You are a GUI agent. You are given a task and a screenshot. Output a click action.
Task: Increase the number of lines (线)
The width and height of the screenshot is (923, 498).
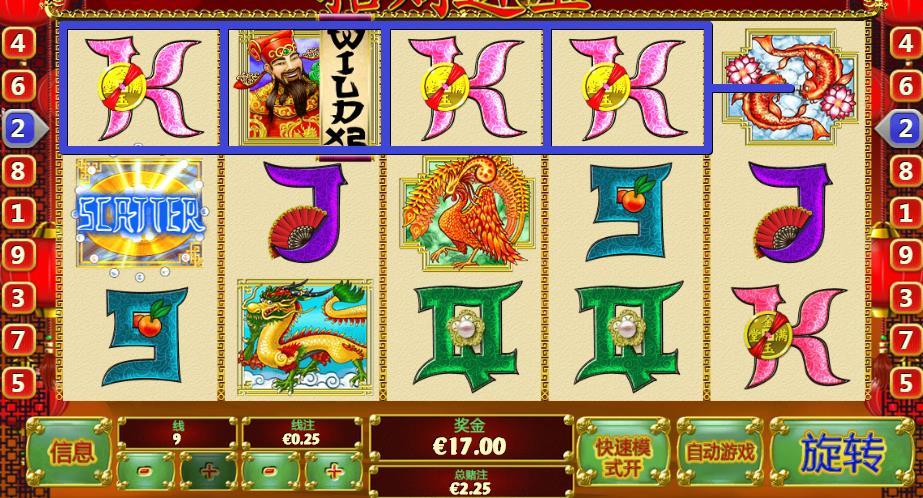tap(208, 470)
